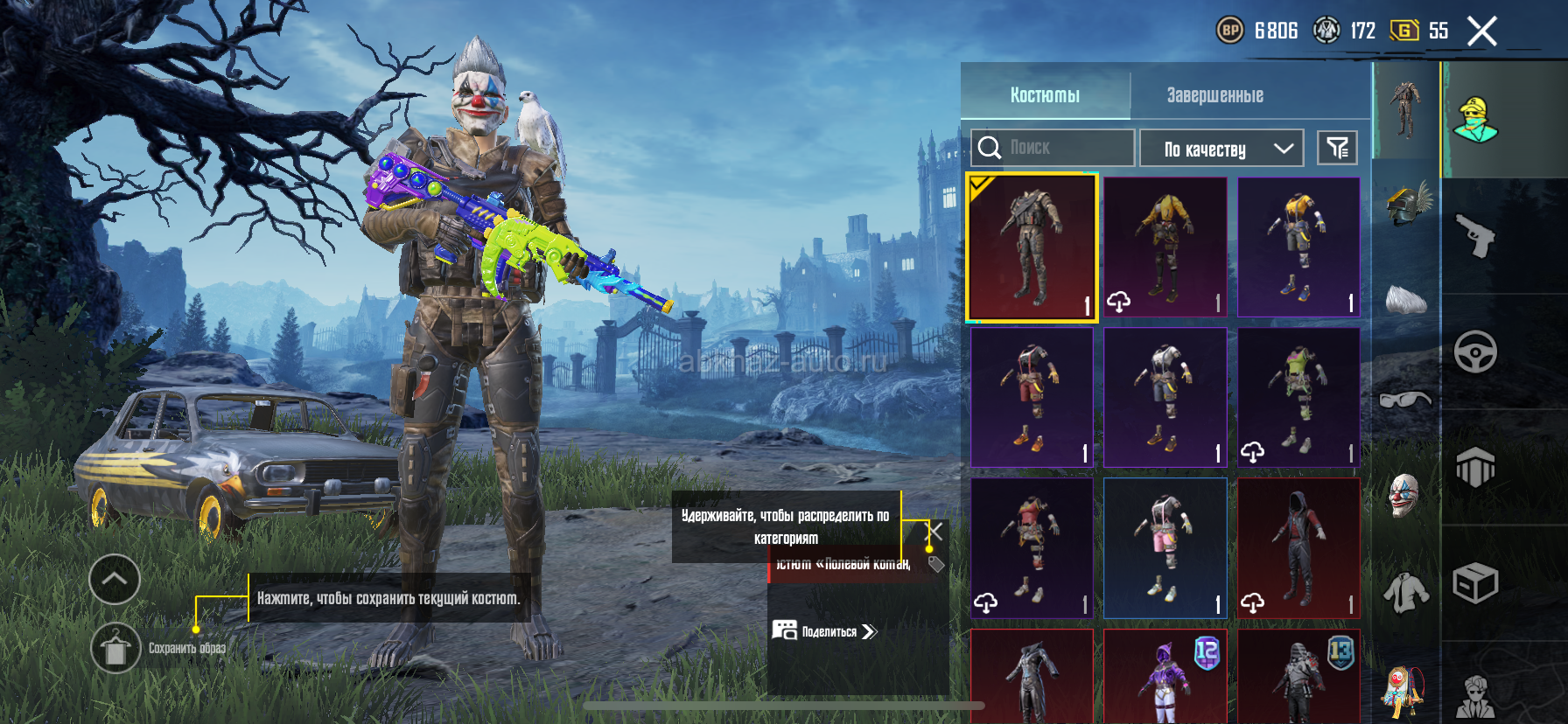Open the steering wheel vehicles category
The width and height of the screenshot is (1568, 724).
tap(1475, 352)
